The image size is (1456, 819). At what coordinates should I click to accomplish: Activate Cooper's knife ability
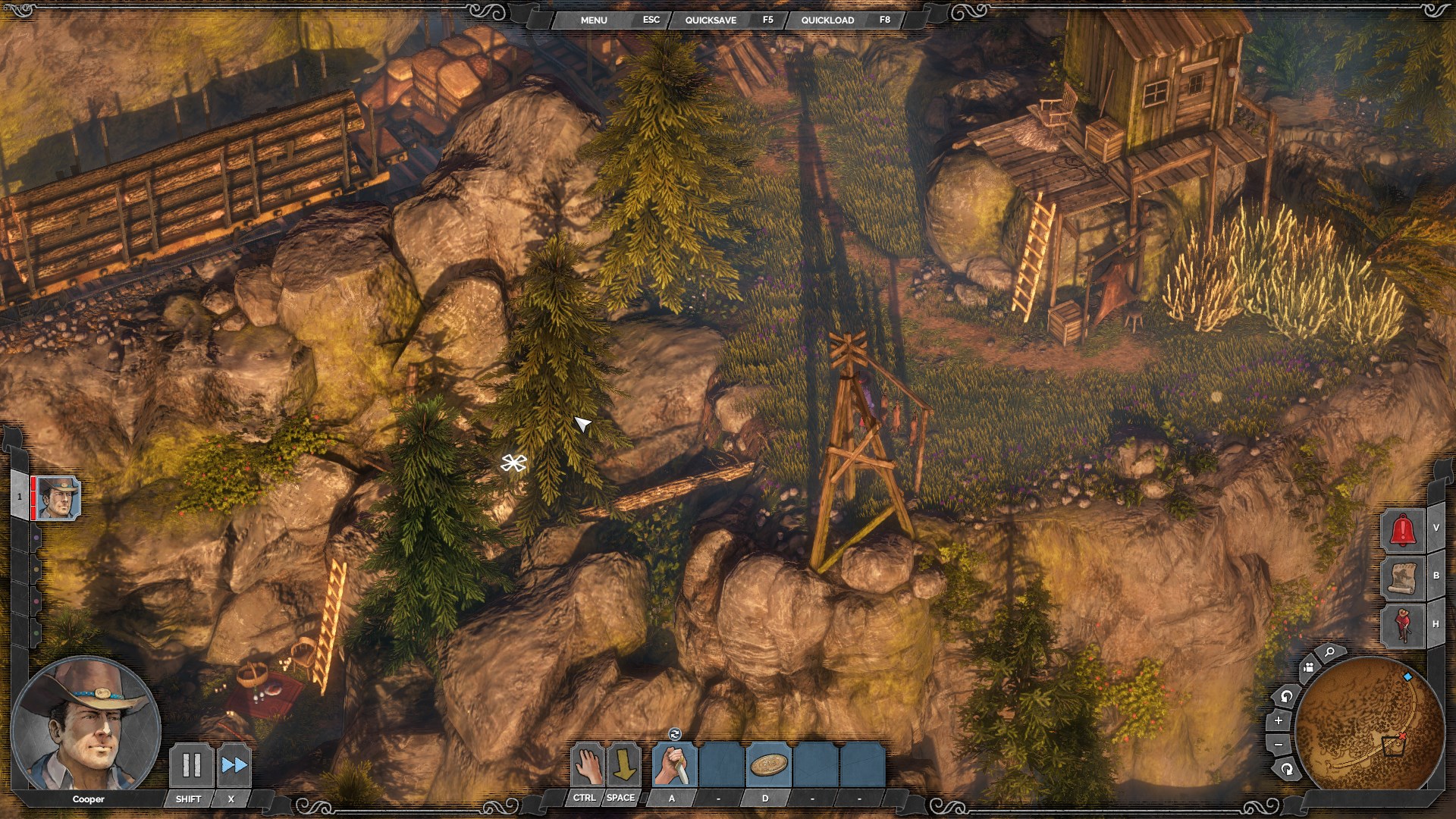pos(674,765)
